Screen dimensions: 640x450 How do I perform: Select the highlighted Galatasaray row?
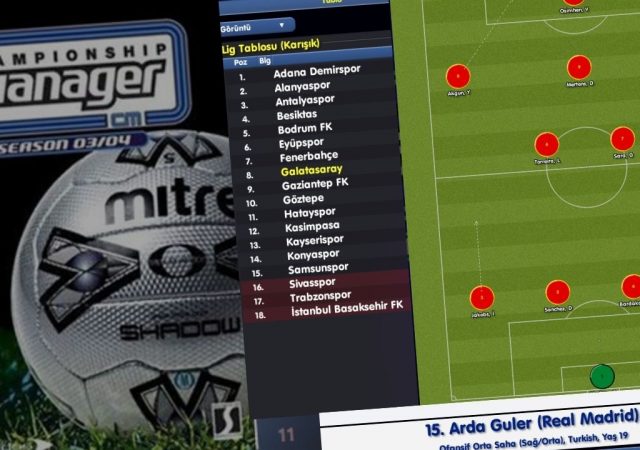pos(311,171)
